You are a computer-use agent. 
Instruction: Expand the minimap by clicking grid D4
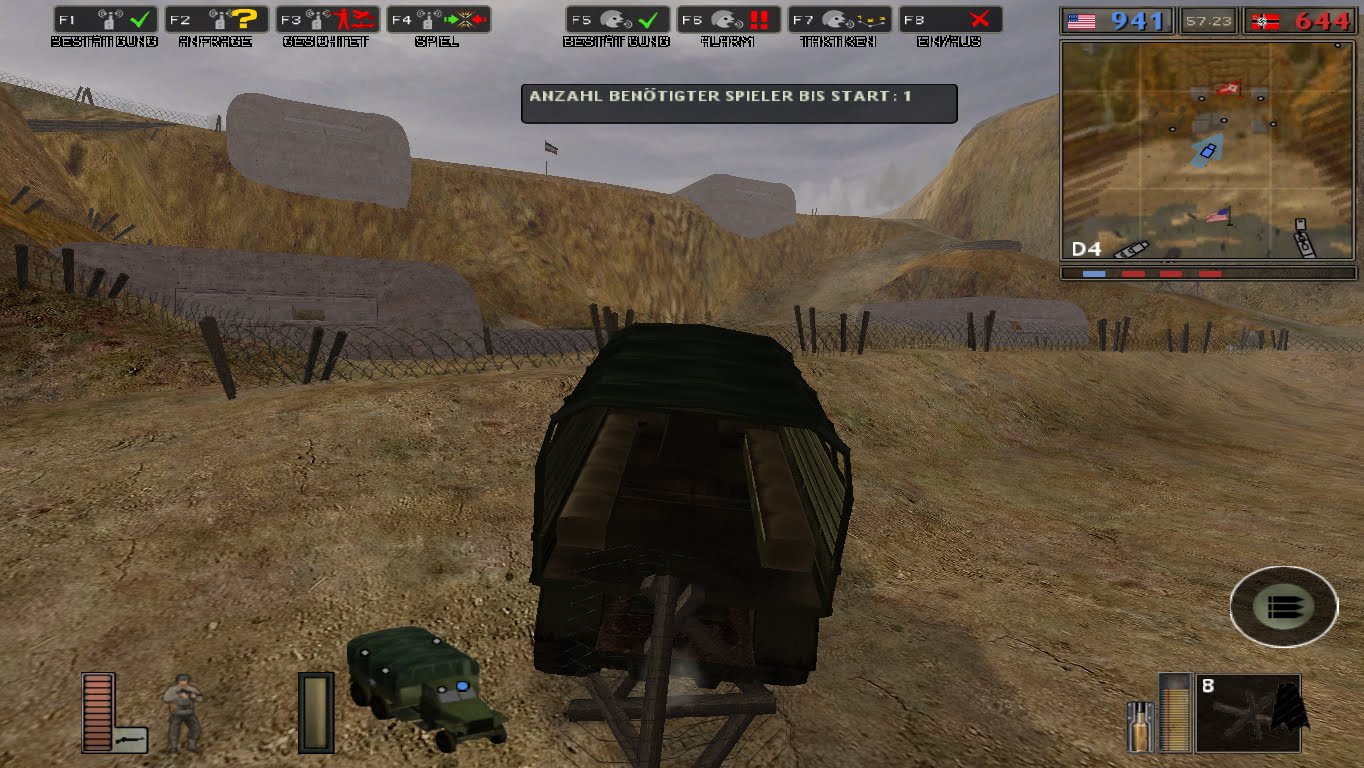1084,250
